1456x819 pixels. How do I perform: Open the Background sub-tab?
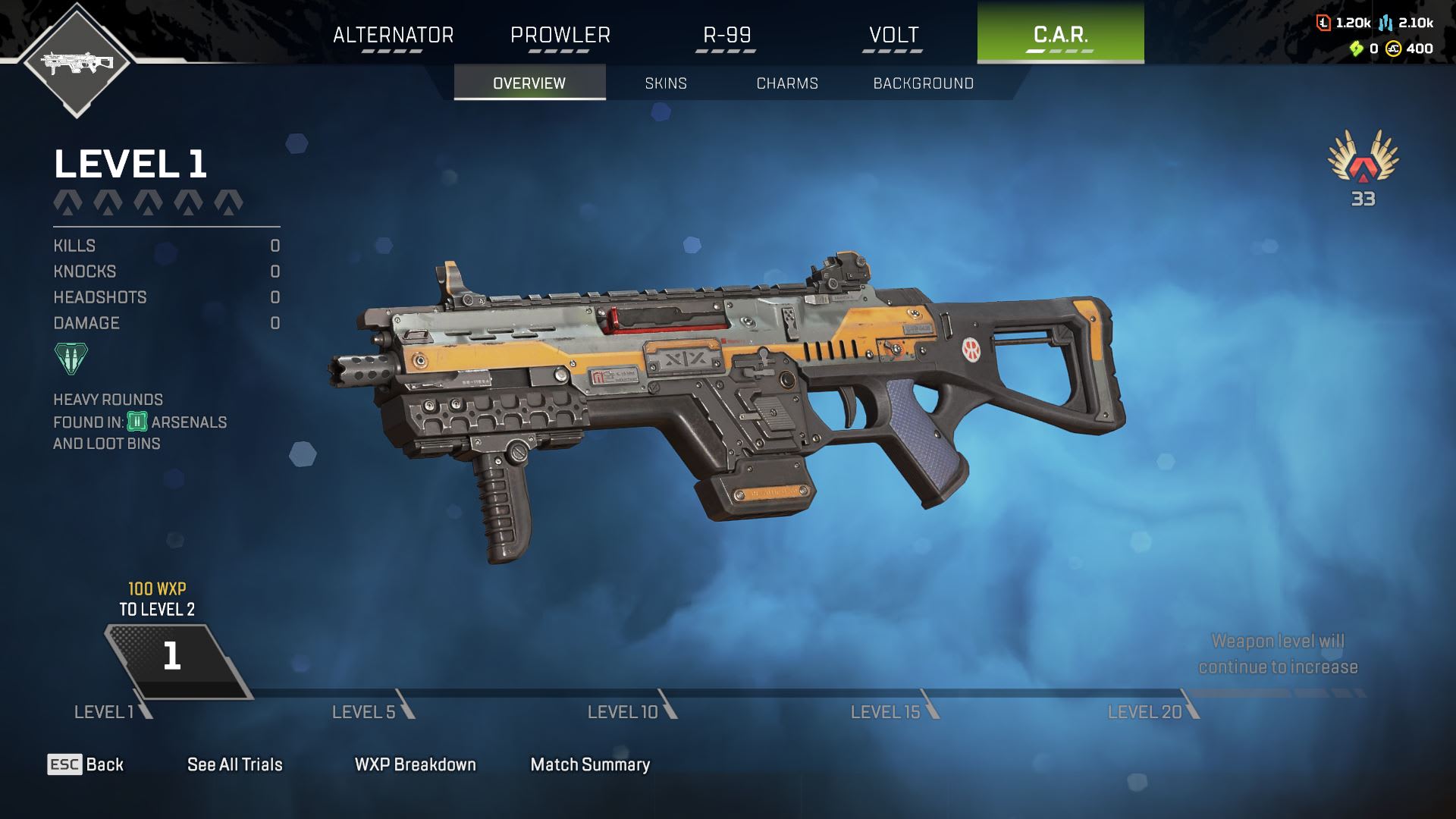923,83
